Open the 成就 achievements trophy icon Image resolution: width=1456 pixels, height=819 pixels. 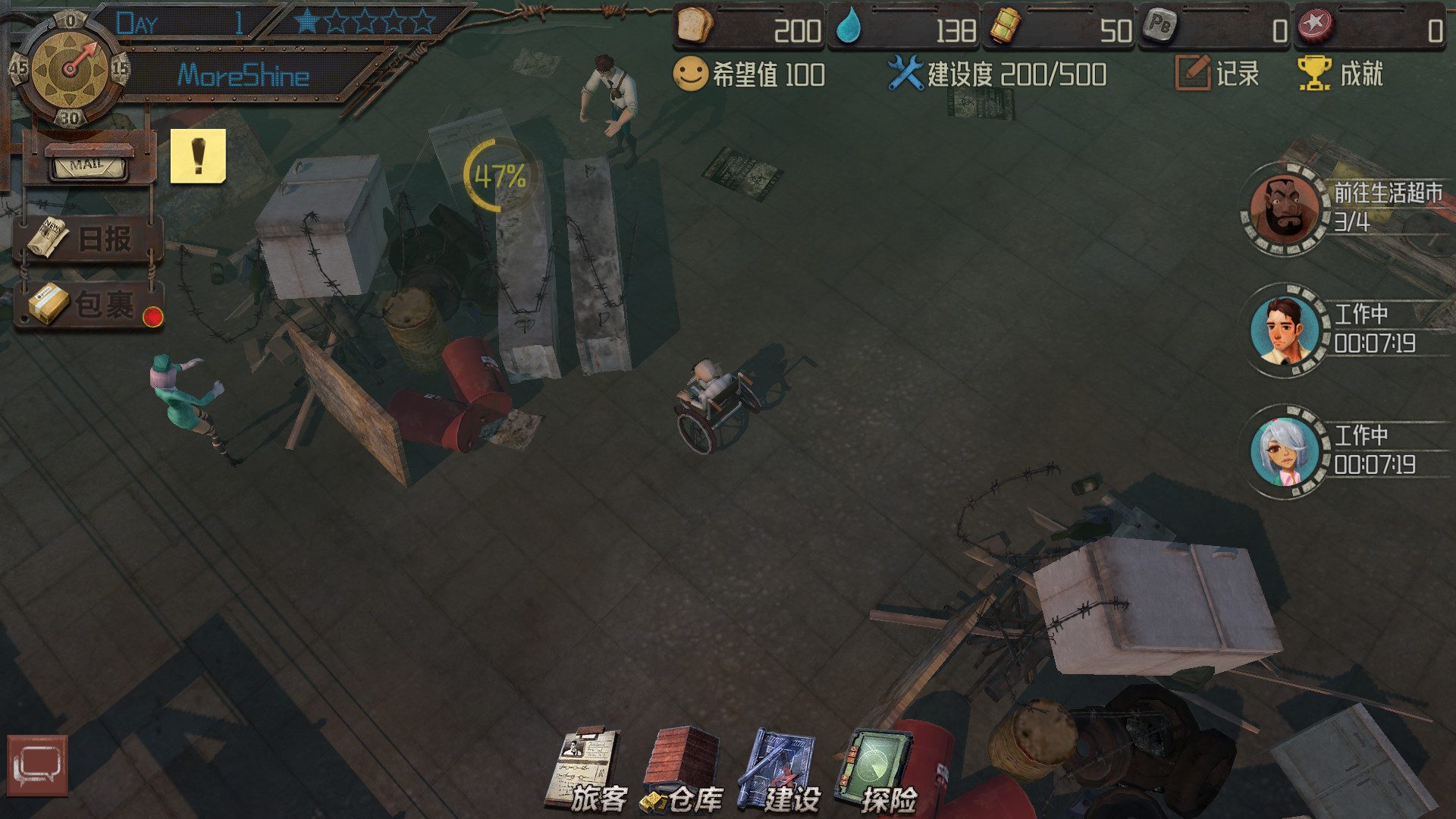coord(1314,73)
